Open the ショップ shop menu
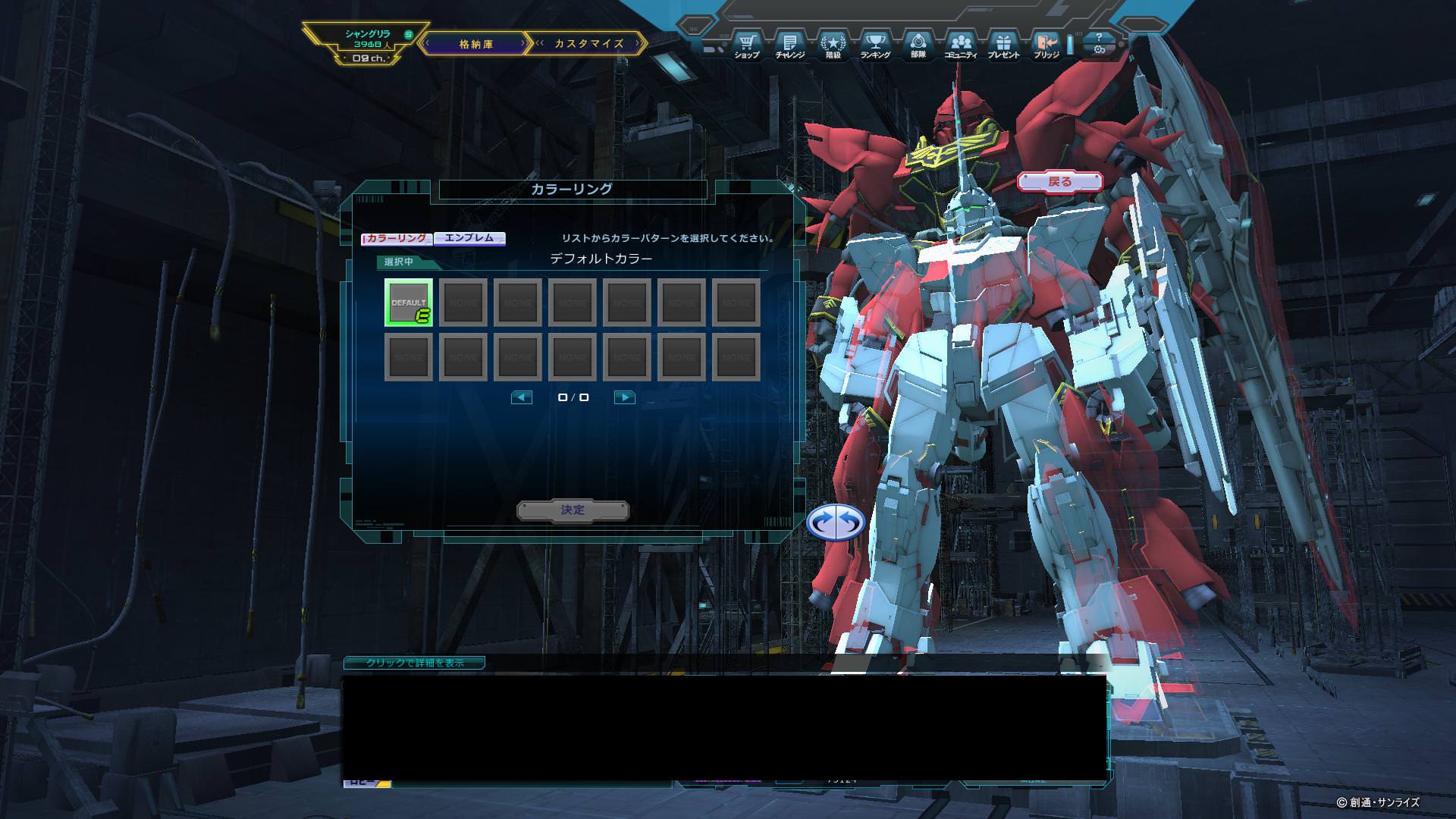 747,45
